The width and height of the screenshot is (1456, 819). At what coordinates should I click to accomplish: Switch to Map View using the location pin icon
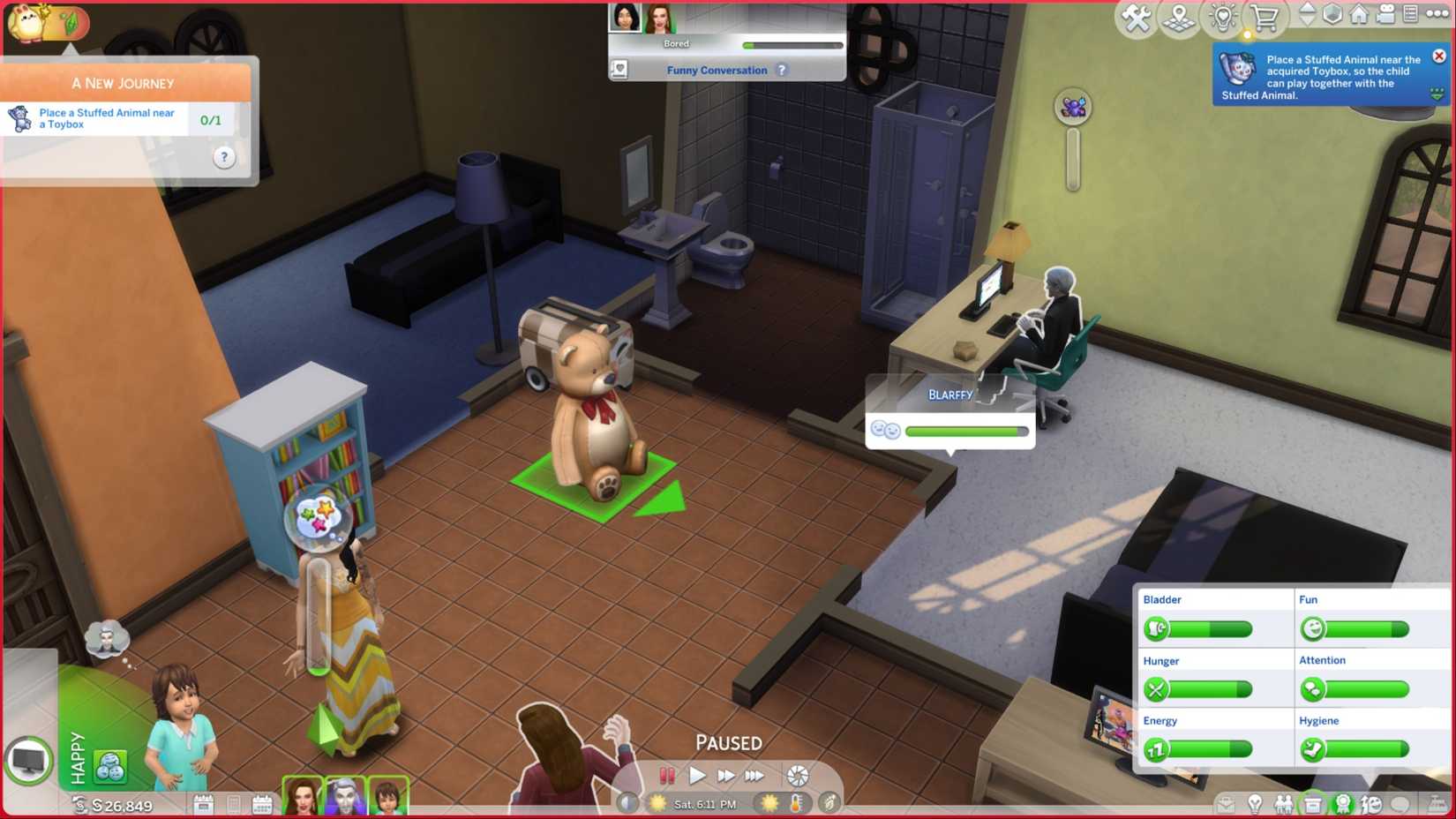(x=1178, y=15)
